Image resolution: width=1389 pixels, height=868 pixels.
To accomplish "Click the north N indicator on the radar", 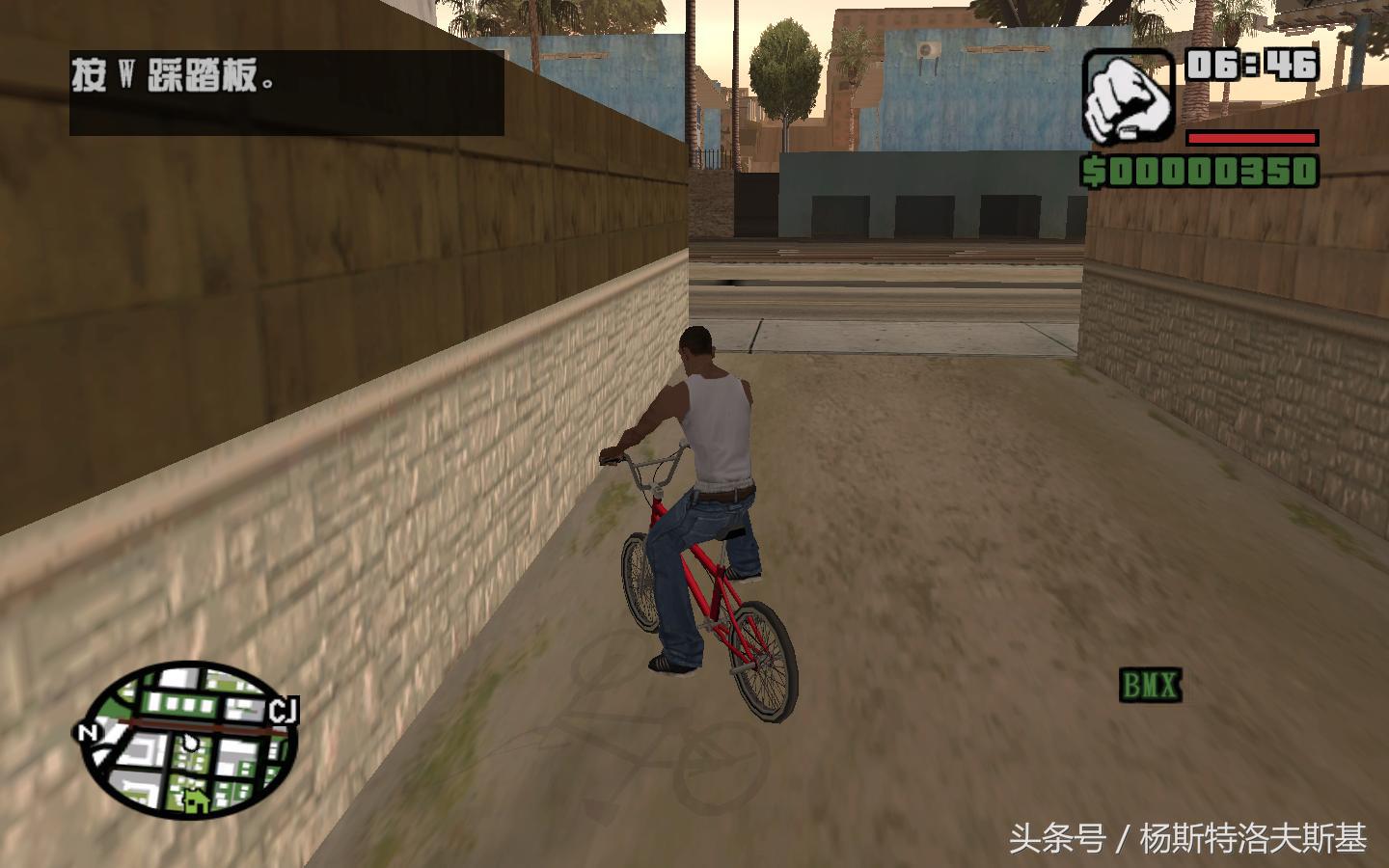I will pos(88,733).
